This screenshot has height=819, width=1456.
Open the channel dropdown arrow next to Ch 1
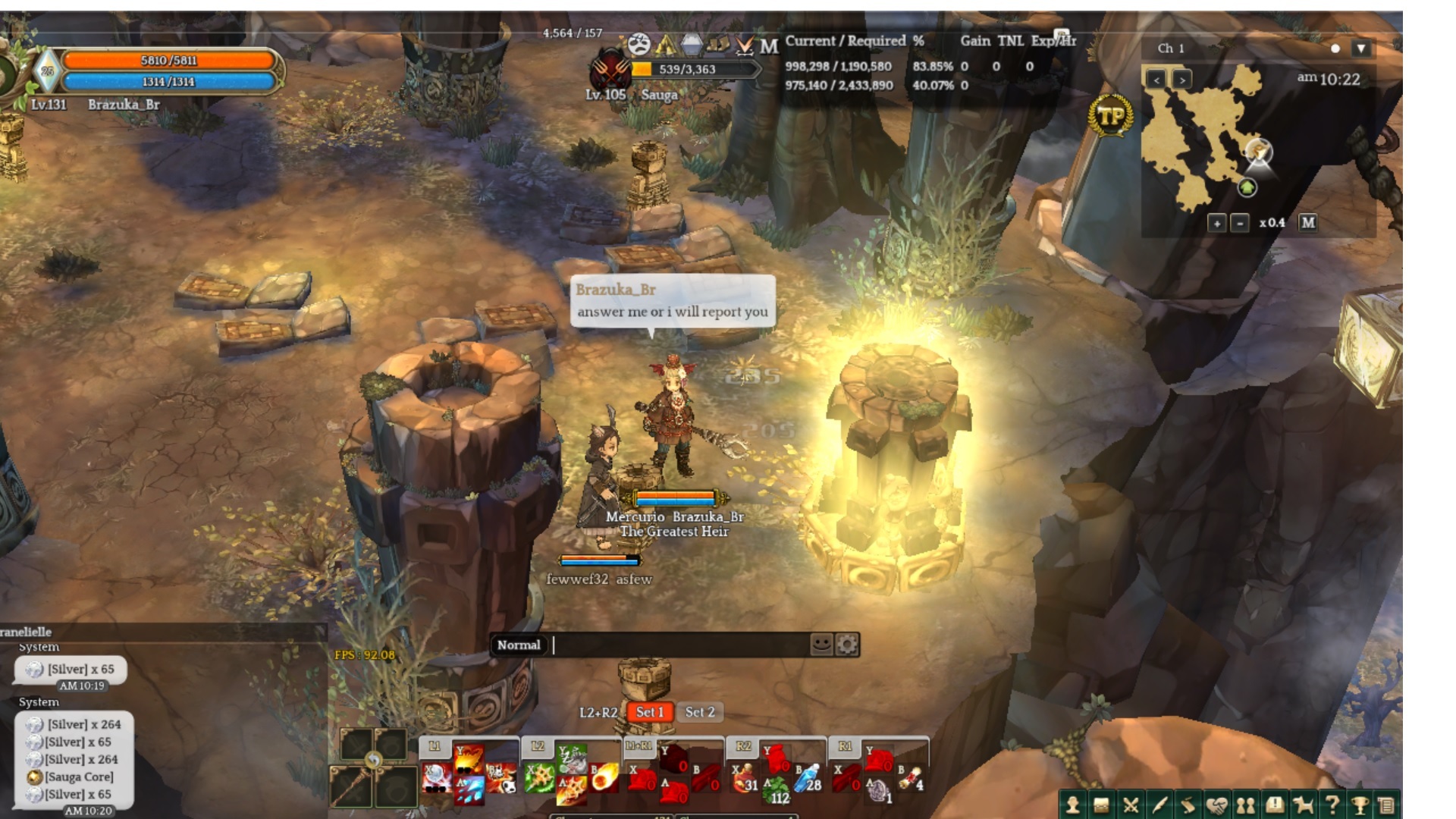pos(1361,49)
